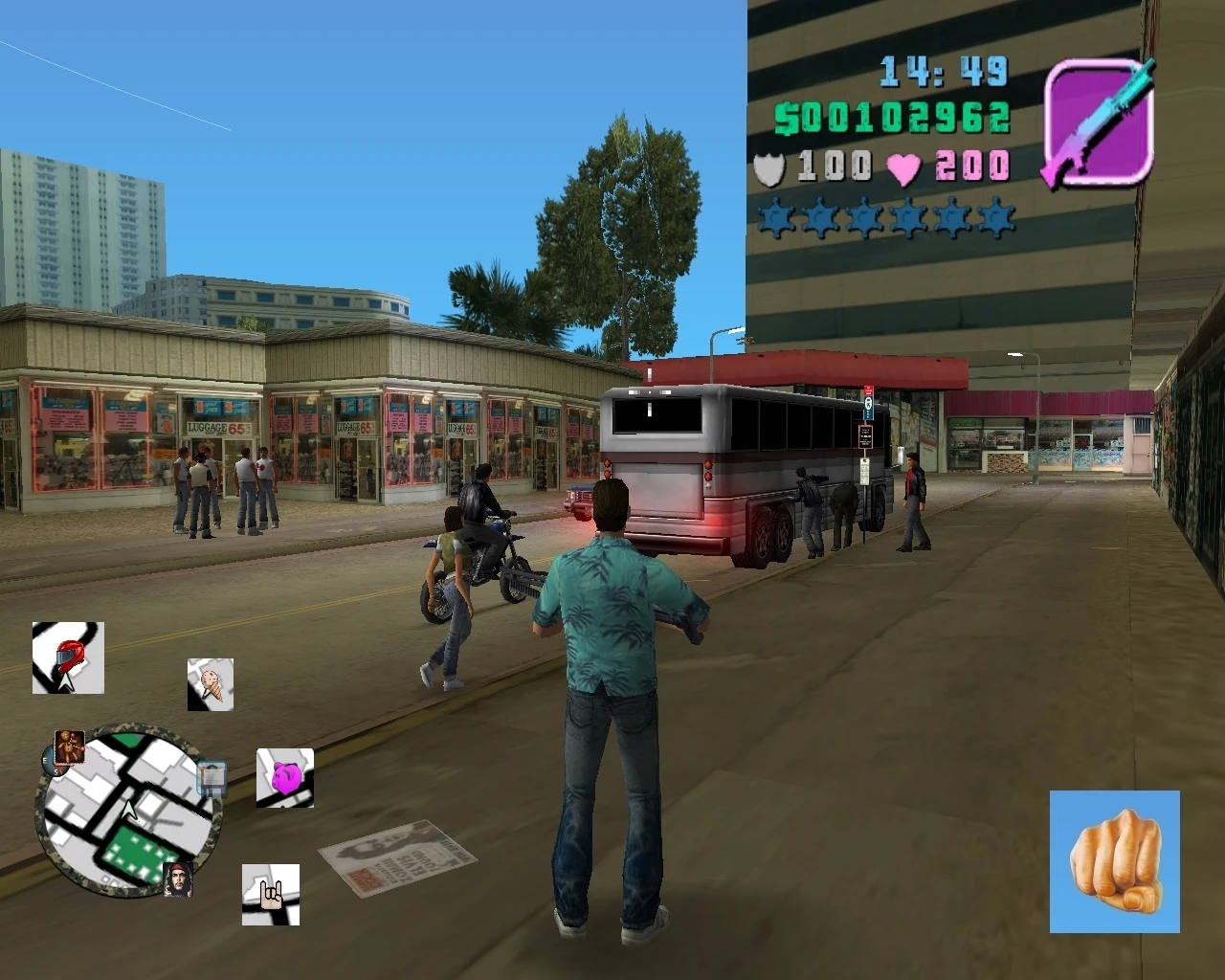This screenshot has height=980, width=1225.
Task: Click the player arrow on the radar
Action: [x=129, y=810]
